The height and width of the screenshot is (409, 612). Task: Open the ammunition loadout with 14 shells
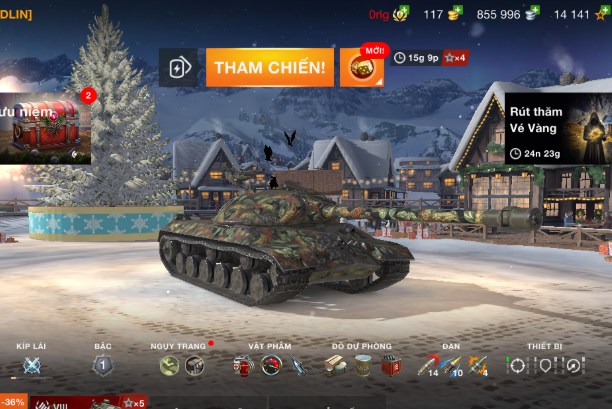(427, 366)
